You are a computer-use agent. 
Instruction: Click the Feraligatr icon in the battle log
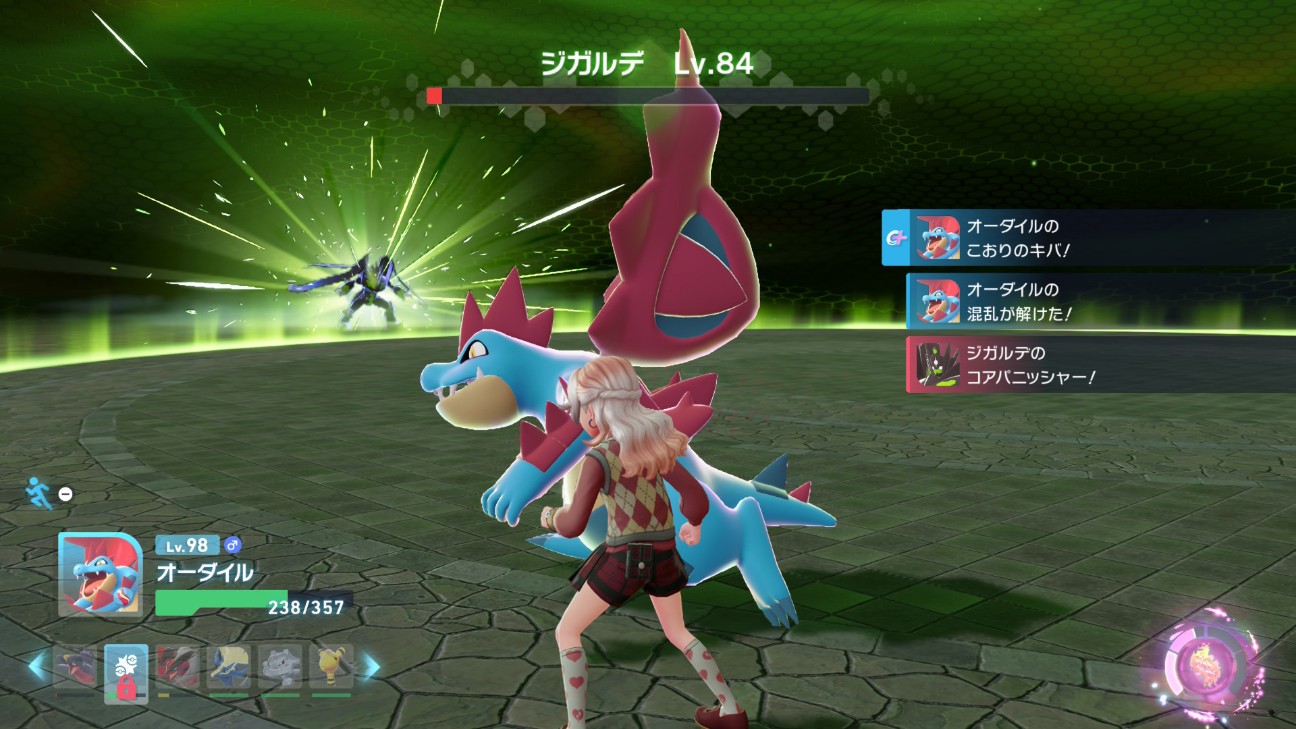(x=939, y=238)
